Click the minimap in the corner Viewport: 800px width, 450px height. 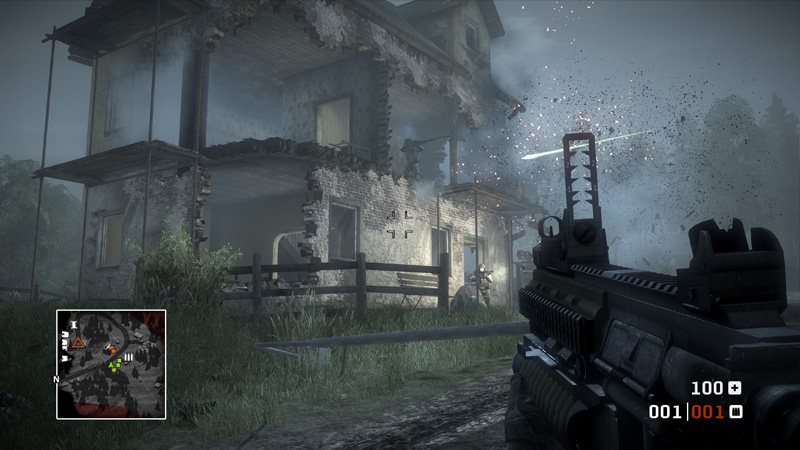pyautogui.click(x=111, y=364)
